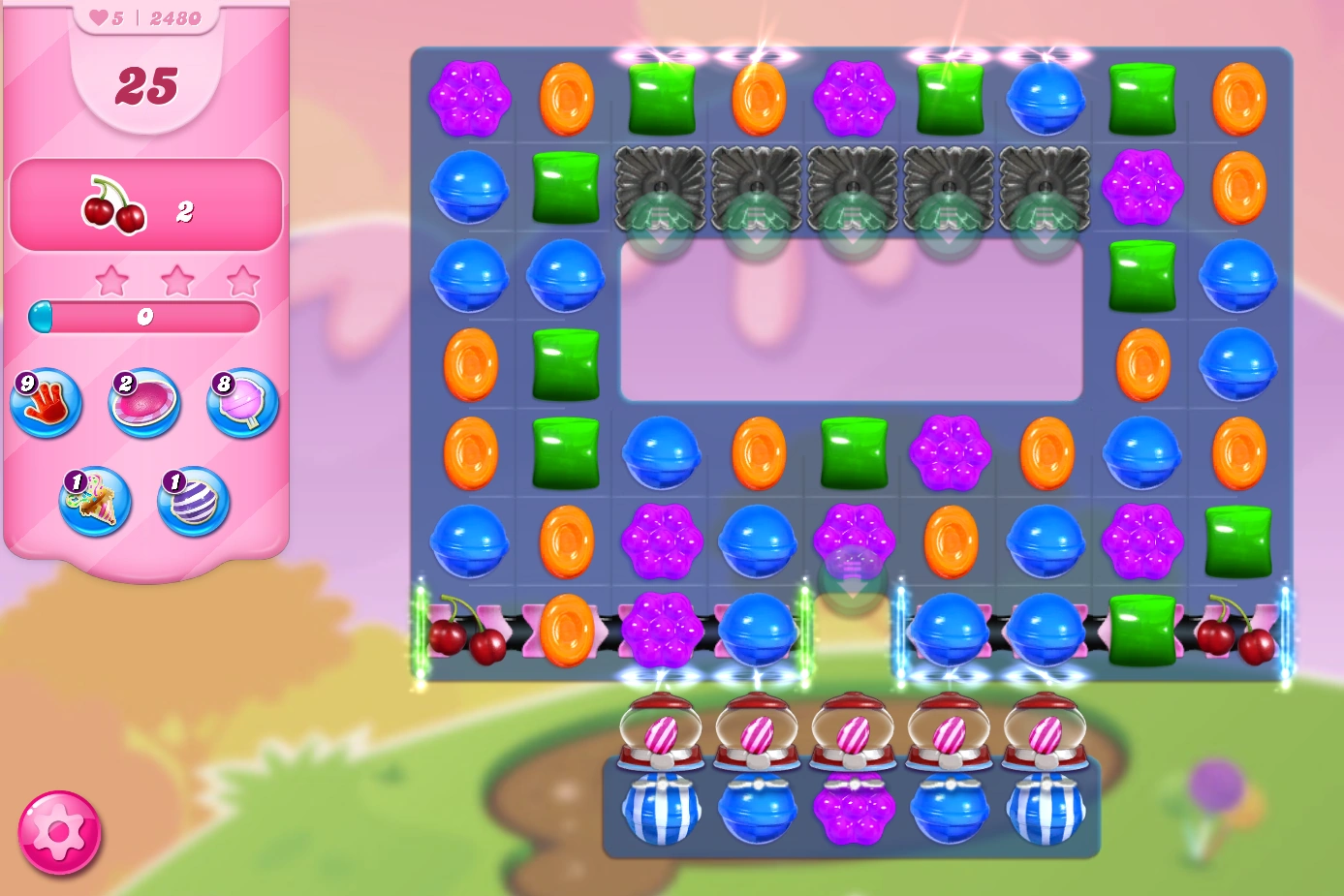
Task: Select the Lollipop Hammer booster
Action: [x=241, y=404]
